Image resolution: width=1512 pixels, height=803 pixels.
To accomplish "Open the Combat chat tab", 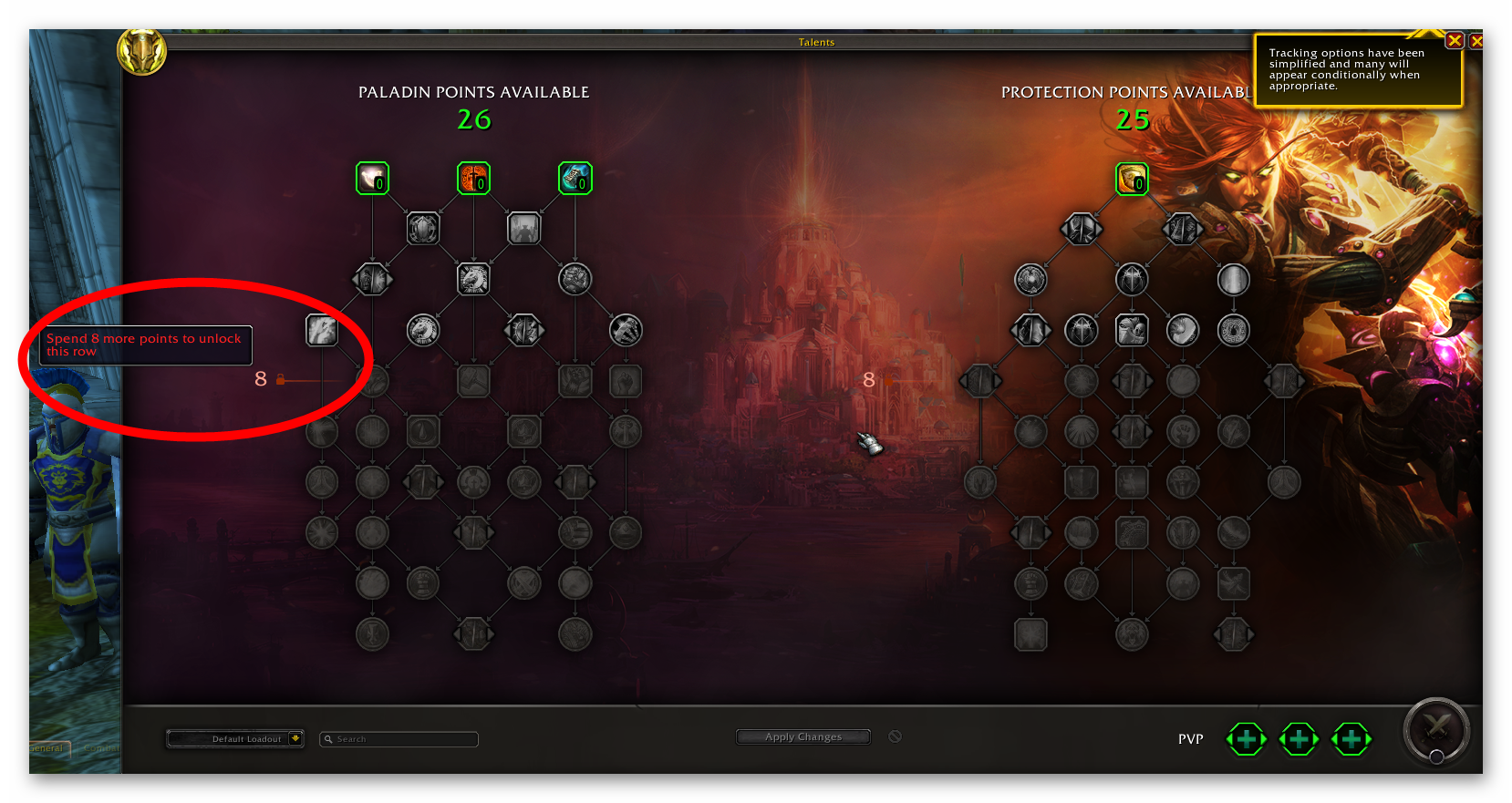I will [100, 748].
